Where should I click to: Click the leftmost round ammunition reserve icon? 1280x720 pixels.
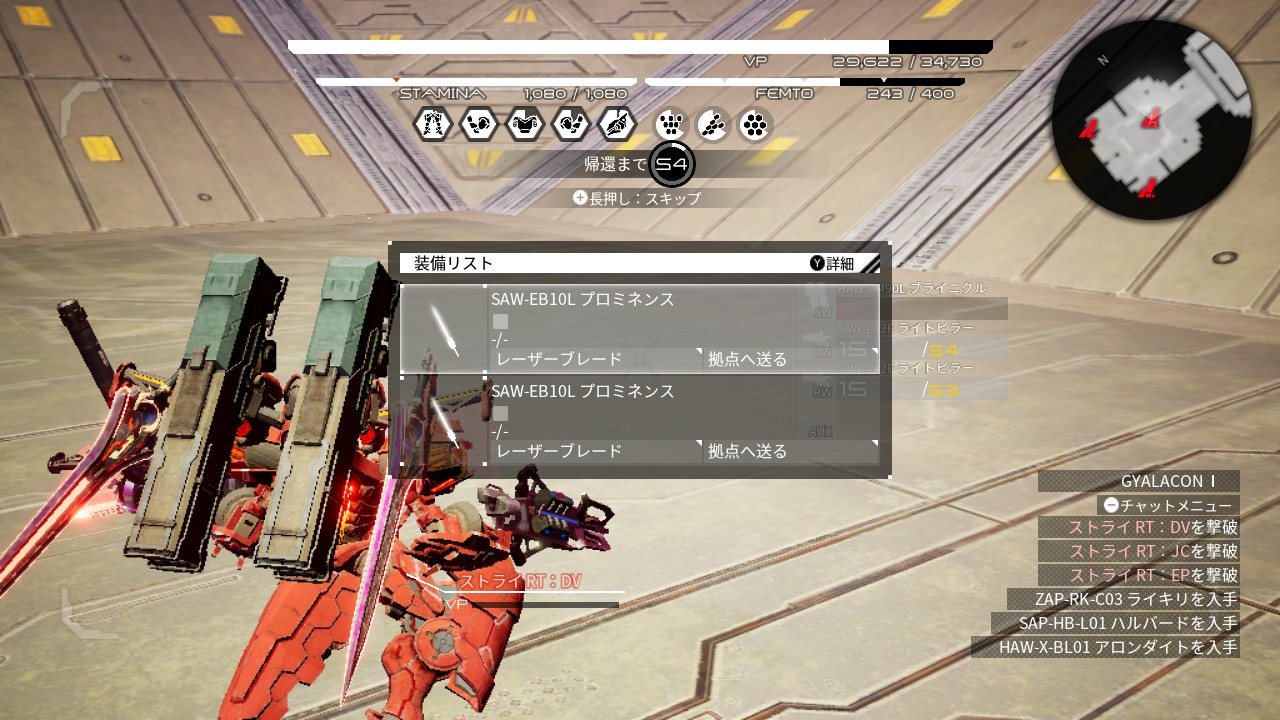coord(668,123)
